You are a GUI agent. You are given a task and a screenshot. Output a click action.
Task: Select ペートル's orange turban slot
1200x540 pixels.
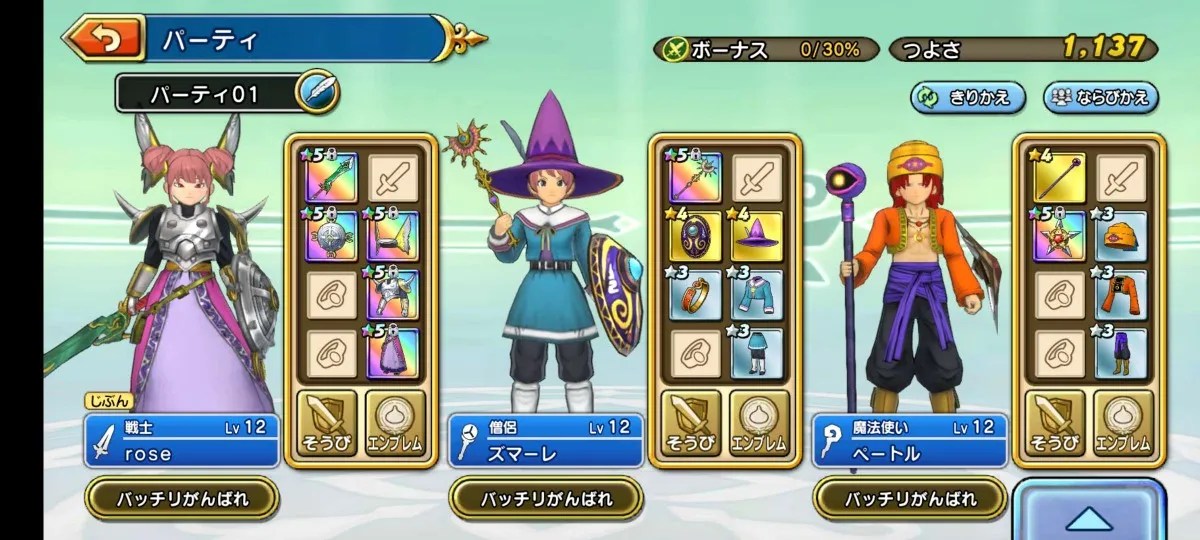coord(1121,236)
